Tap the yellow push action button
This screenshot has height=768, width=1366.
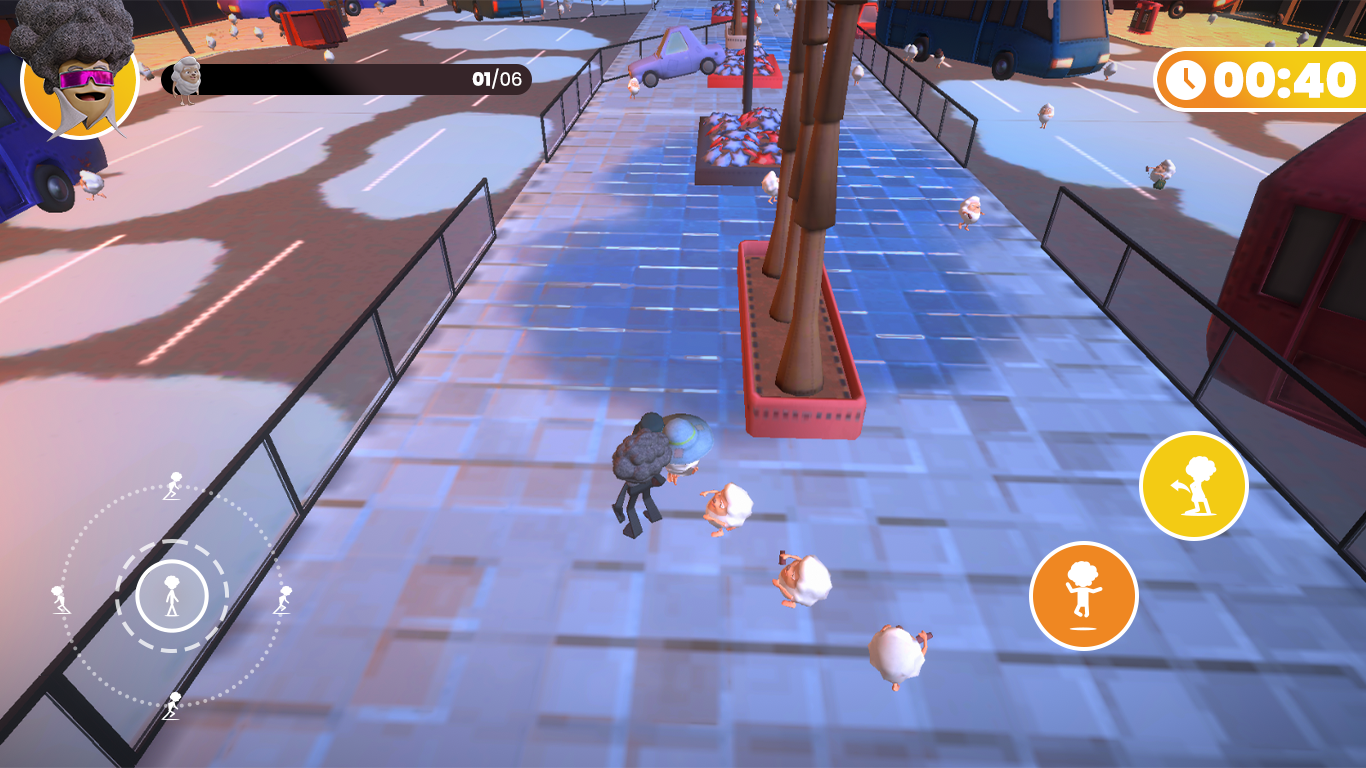[x=1194, y=485]
